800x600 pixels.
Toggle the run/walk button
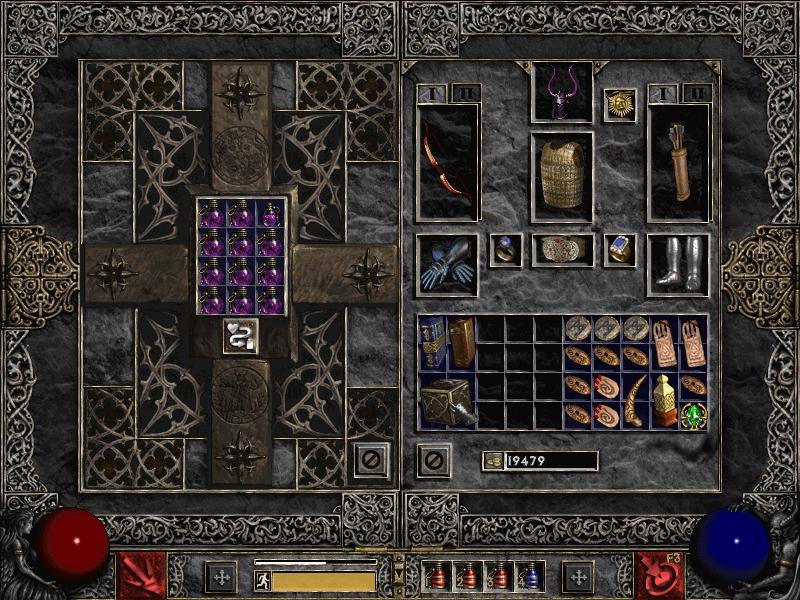263,581
